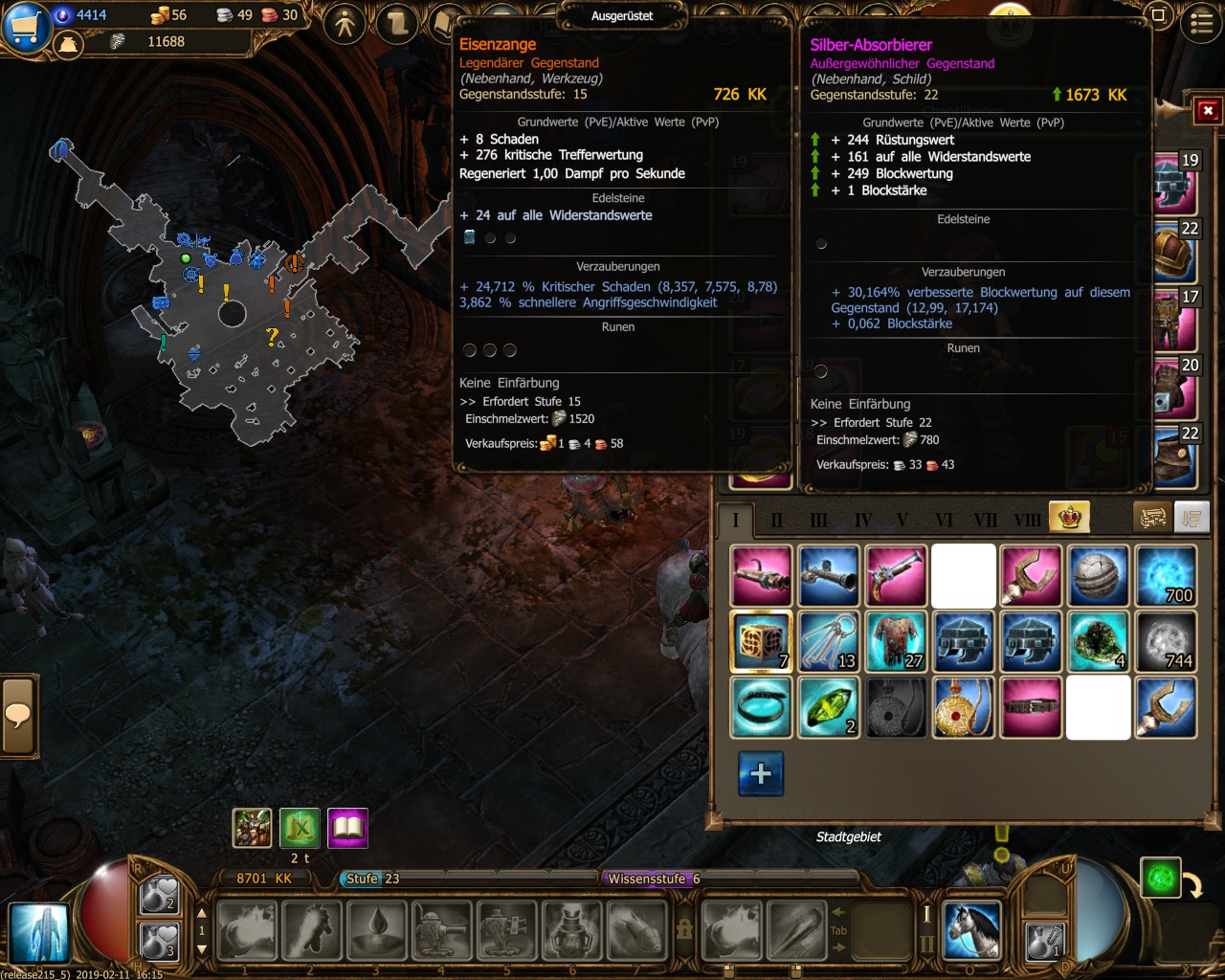Open the shop cart button
Viewport: 1225px width, 980px height.
tap(26, 26)
